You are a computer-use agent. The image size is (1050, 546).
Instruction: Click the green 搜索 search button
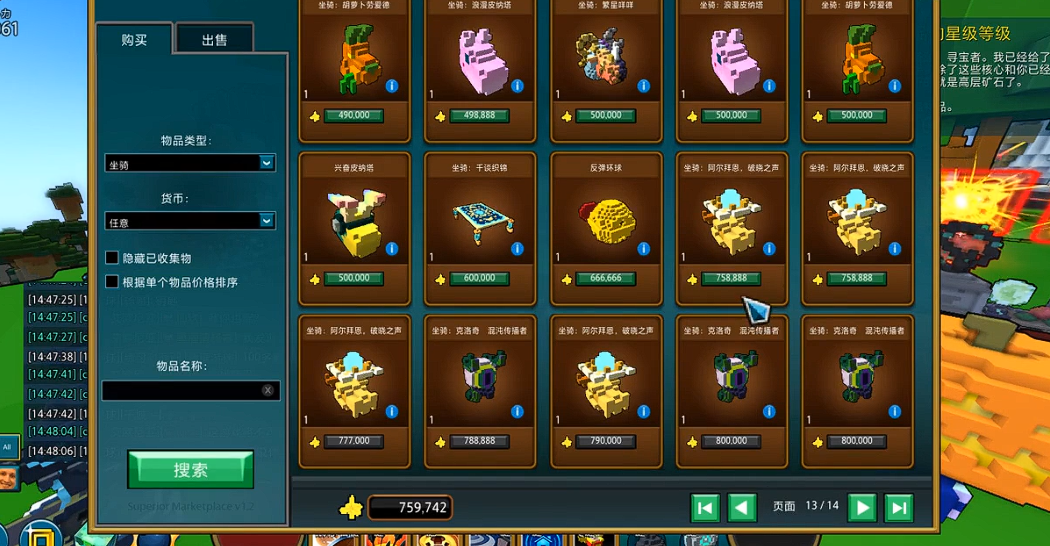point(190,469)
